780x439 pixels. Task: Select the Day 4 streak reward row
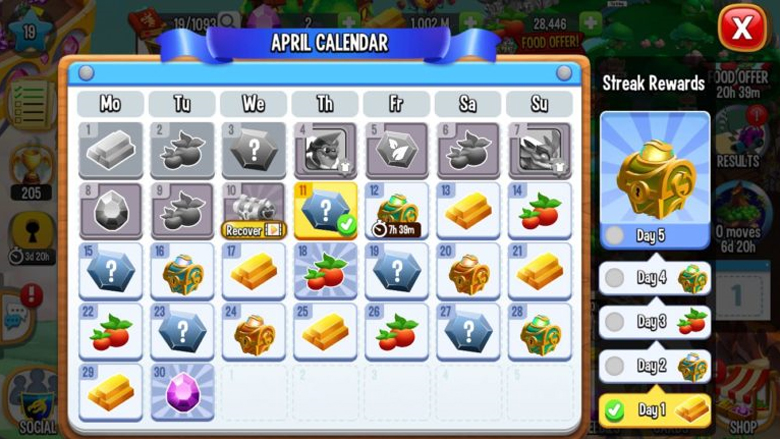(655, 278)
